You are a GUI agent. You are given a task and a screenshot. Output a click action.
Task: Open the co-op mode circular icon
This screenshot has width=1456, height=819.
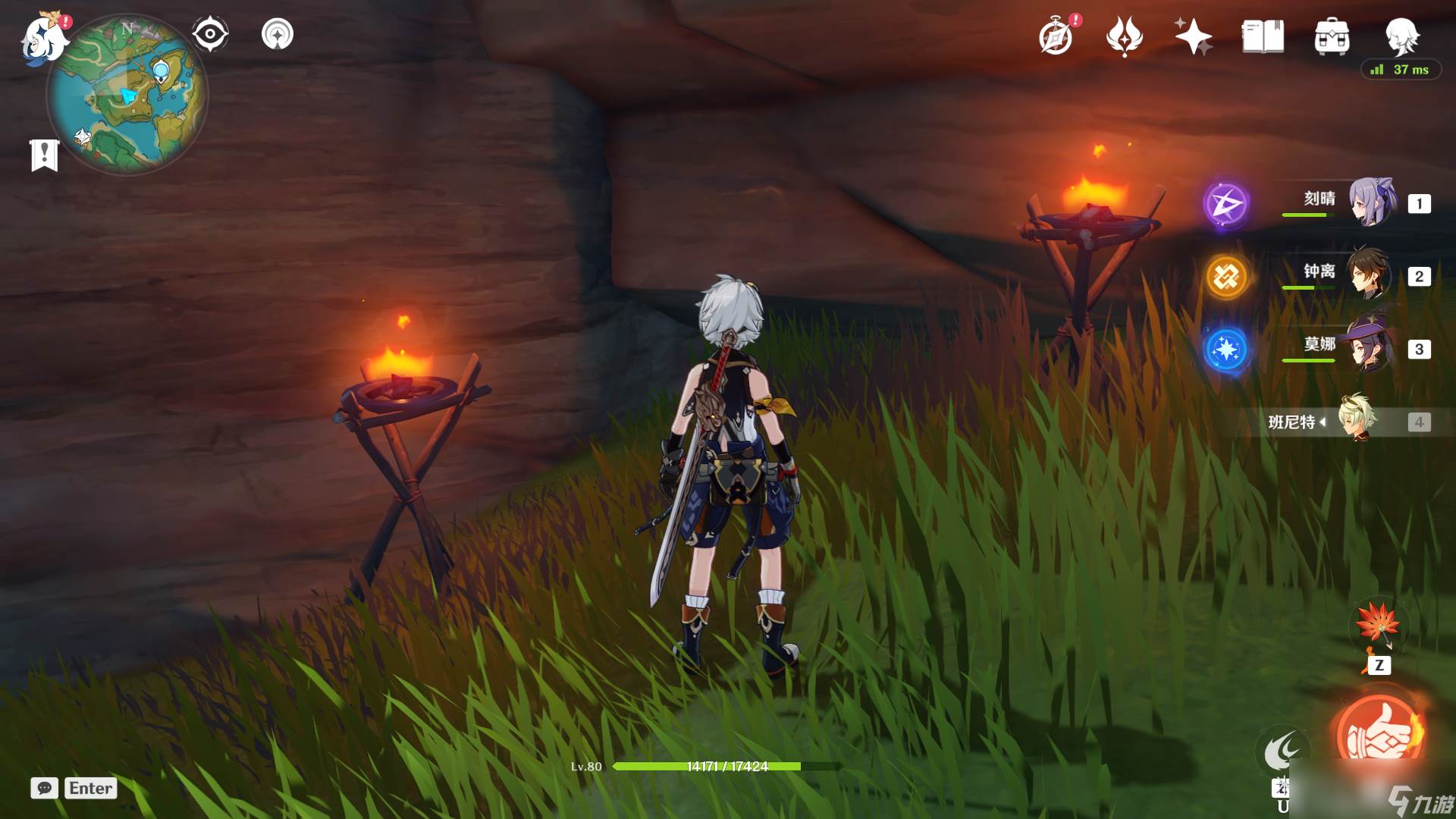click(x=278, y=34)
